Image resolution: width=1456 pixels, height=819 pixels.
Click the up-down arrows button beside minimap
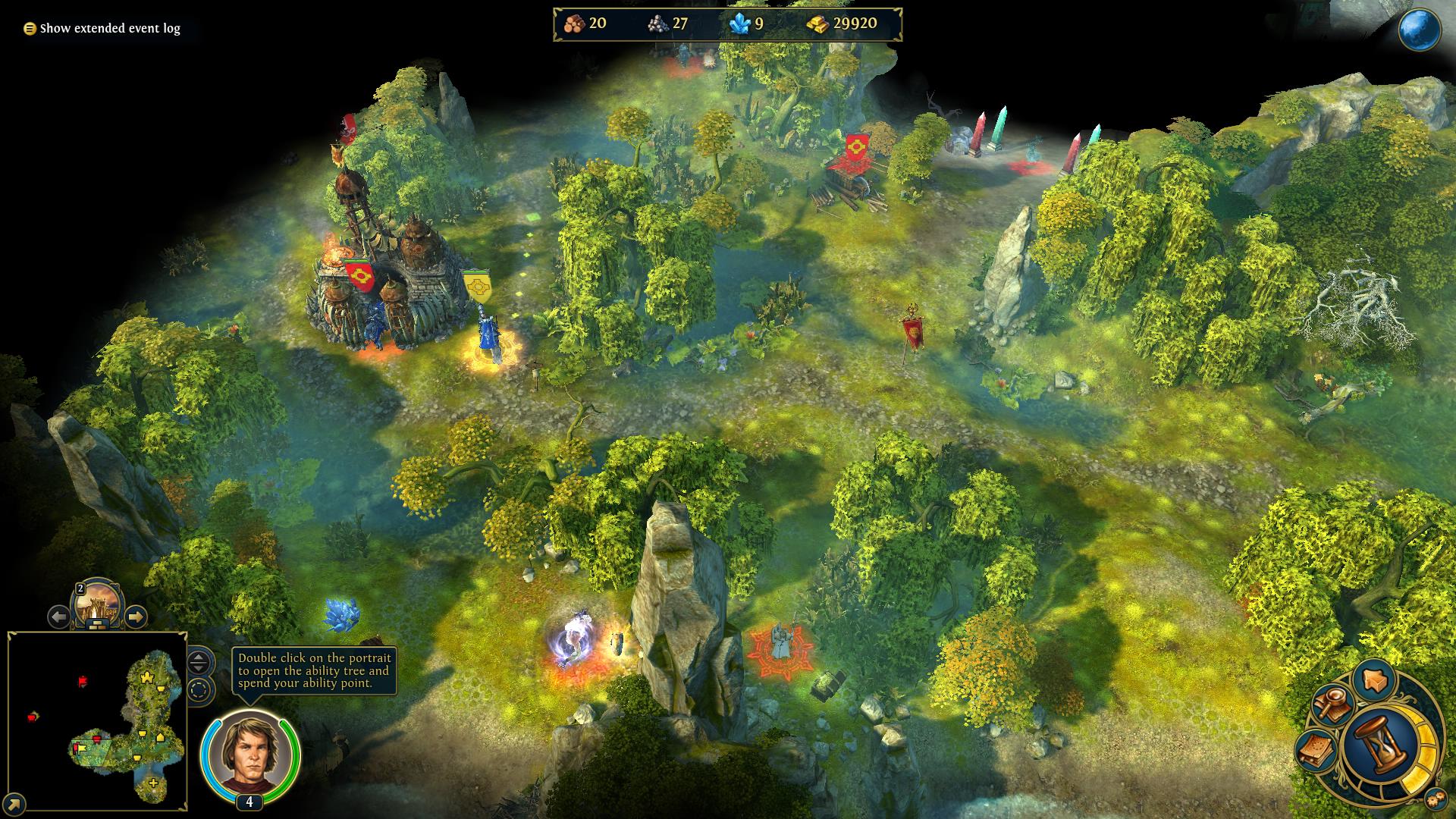[x=199, y=662]
